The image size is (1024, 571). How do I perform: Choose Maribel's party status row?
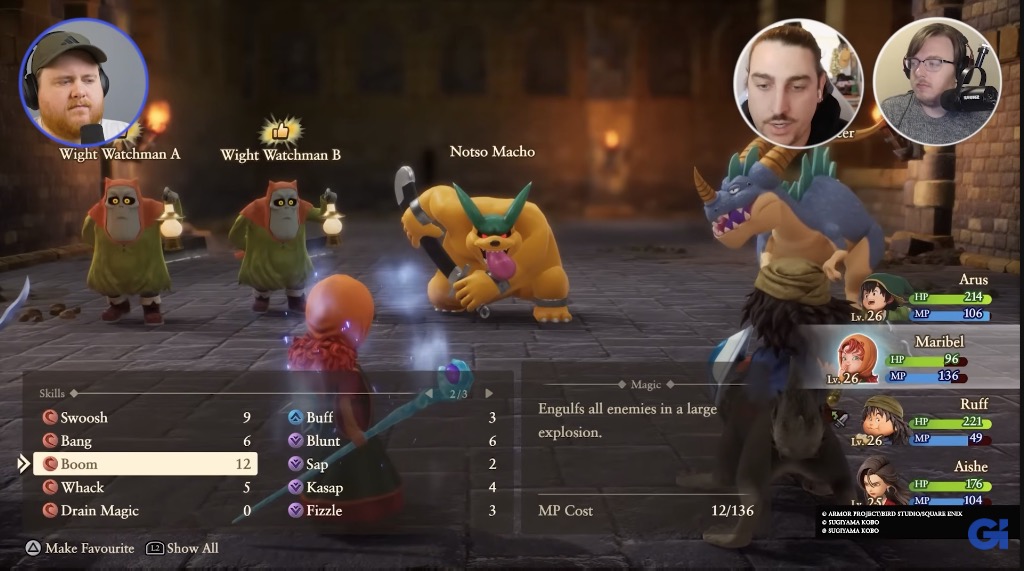[920, 359]
